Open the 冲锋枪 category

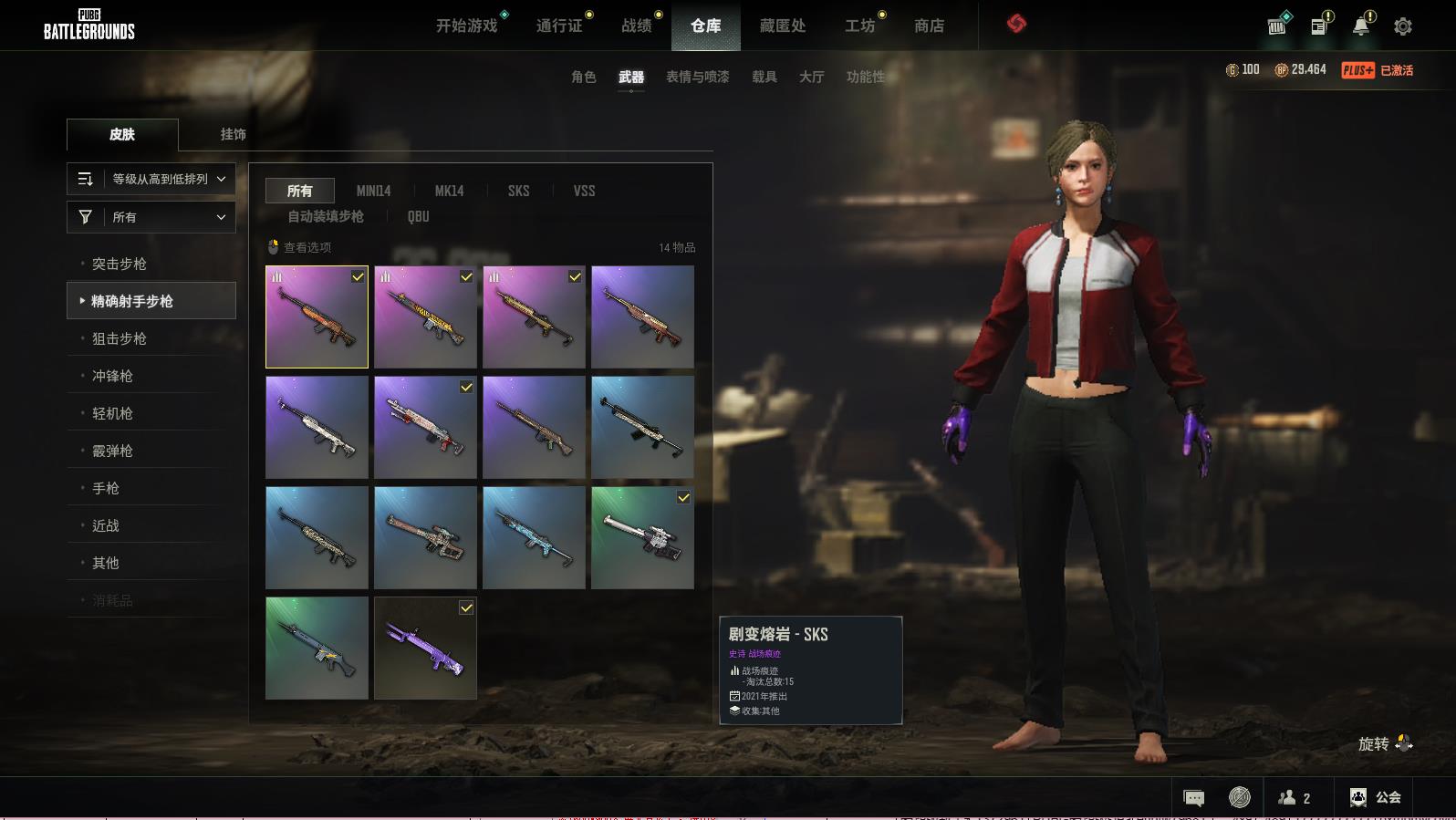112,376
